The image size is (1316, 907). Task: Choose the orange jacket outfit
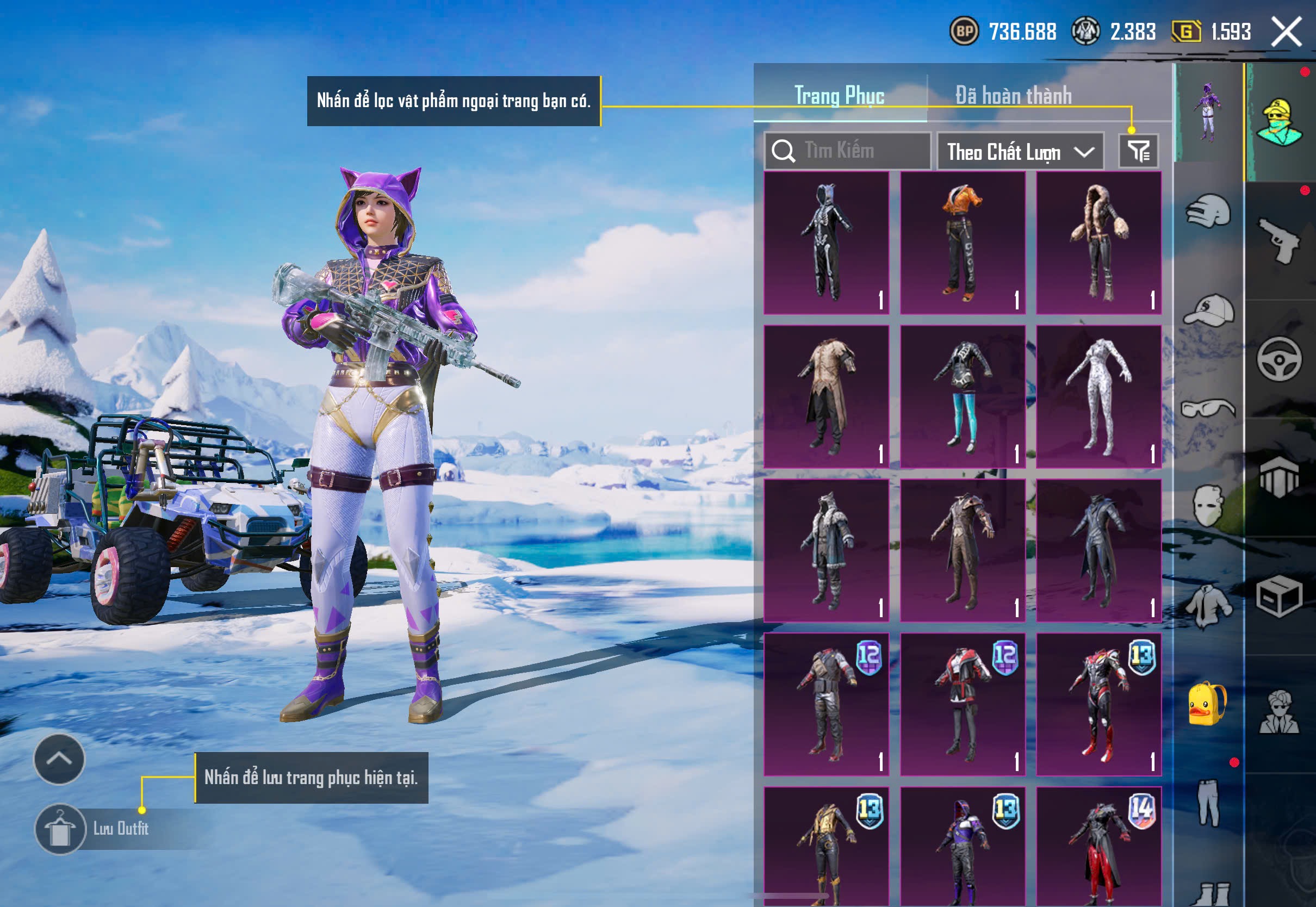pyautogui.click(x=963, y=243)
